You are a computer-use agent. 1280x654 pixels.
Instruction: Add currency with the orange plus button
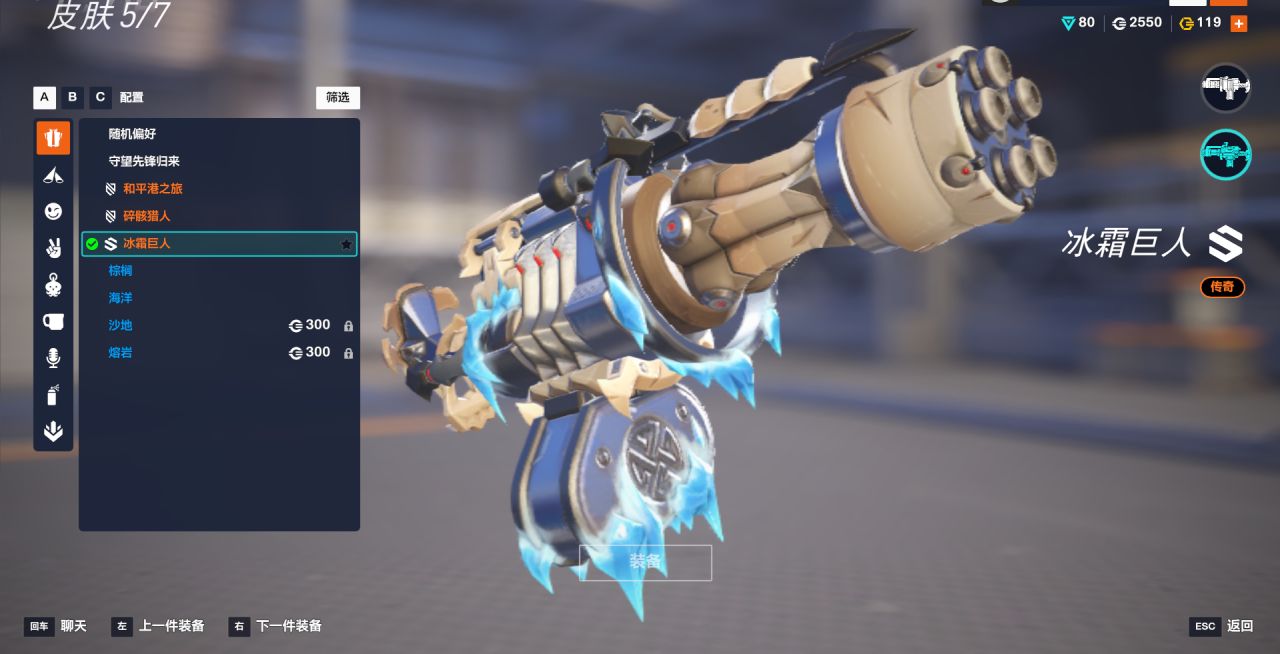1239,23
